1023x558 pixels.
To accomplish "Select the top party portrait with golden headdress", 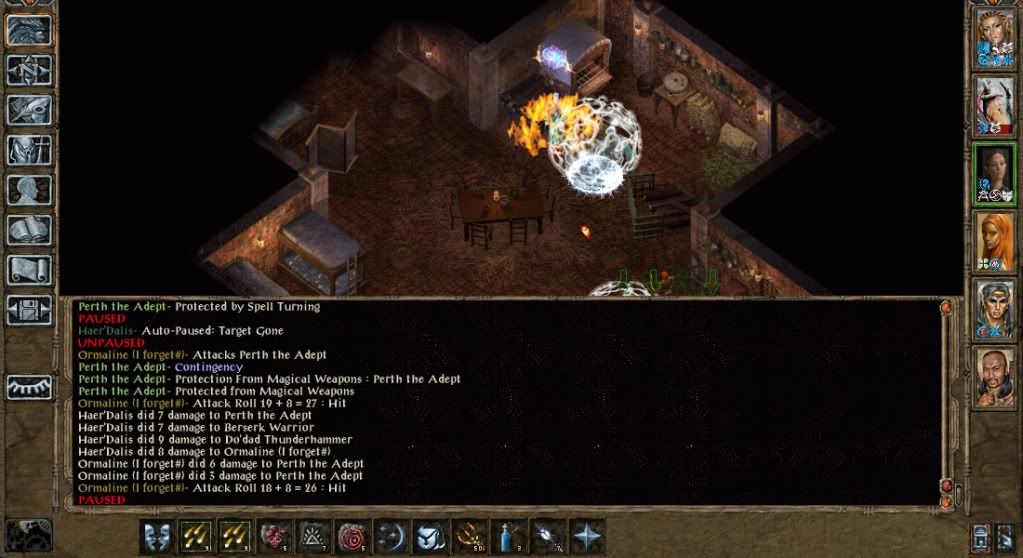I will click(x=995, y=40).
